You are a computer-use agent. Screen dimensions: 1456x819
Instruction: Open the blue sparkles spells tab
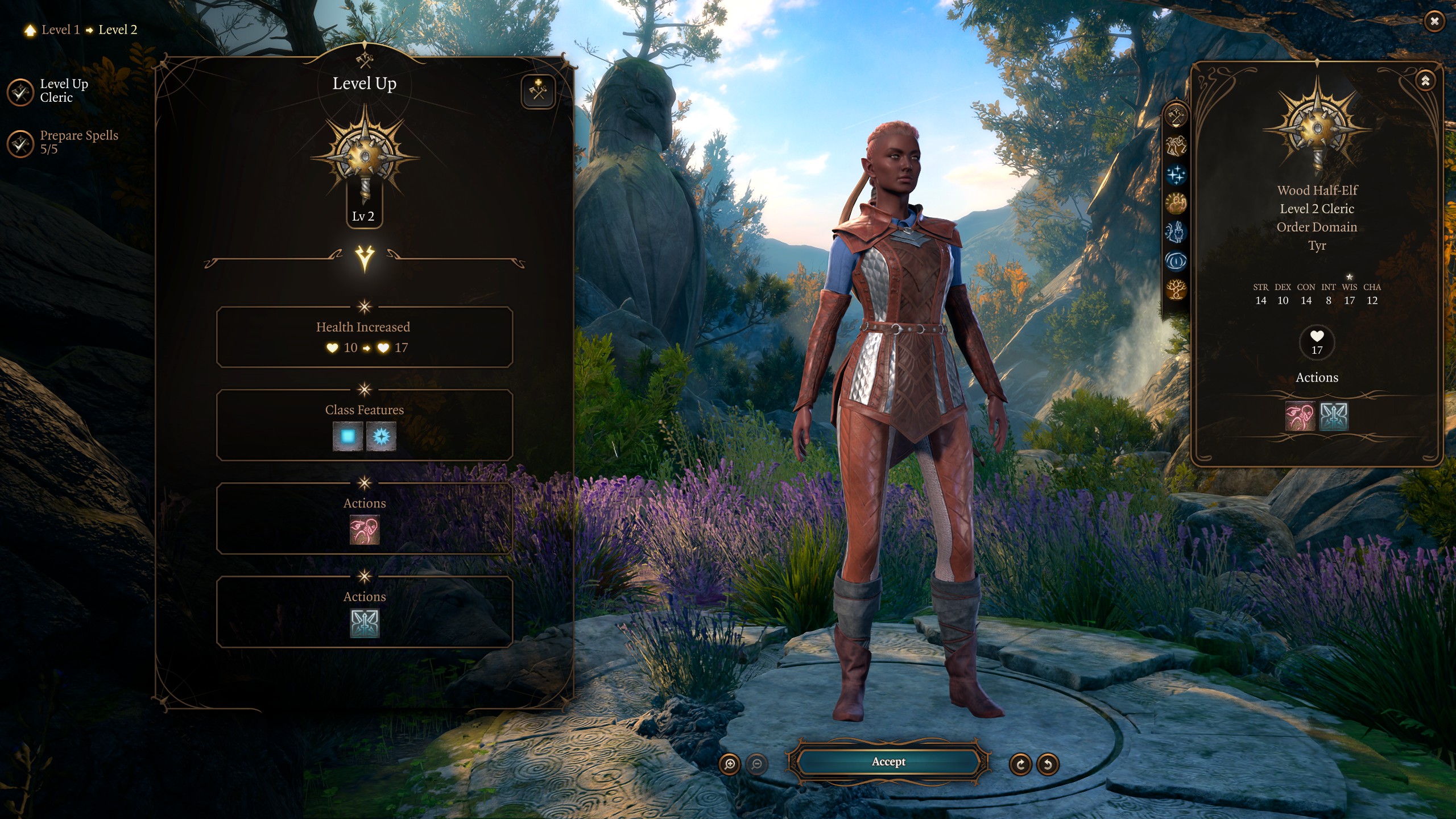(x=1176, y=175)
